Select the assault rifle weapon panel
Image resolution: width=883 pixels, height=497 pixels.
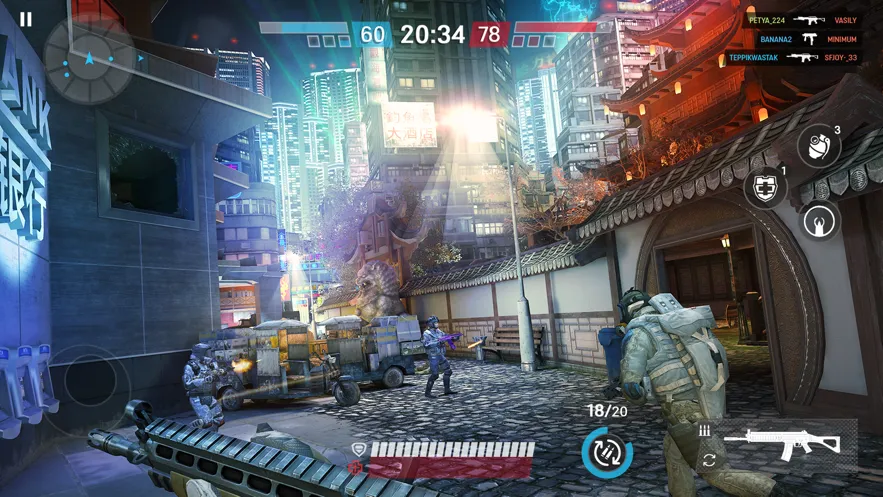781,442
